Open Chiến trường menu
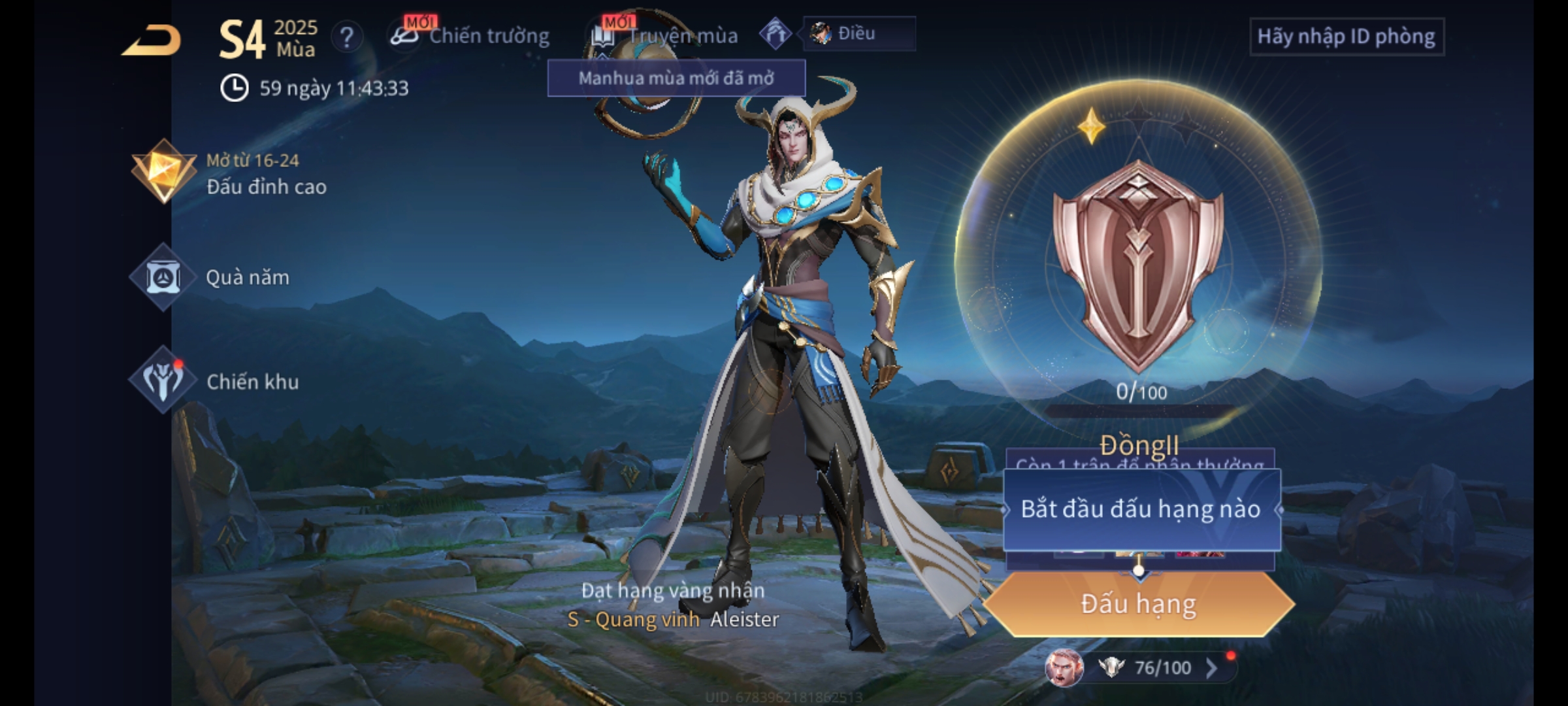This screenshot has height=706, width=1568. [472, 36]
